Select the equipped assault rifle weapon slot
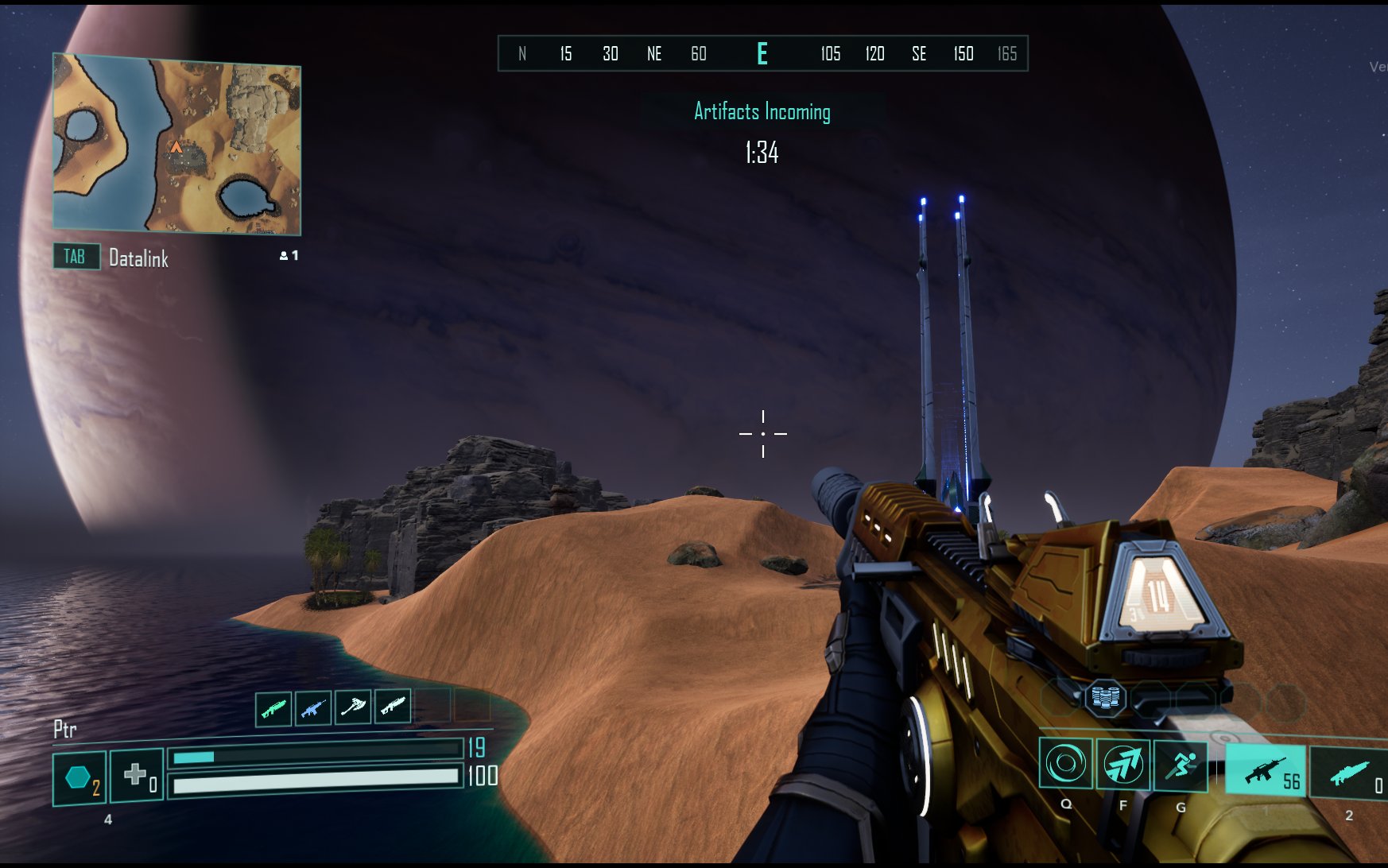 pyautogui.click(x=1265, y=770)
